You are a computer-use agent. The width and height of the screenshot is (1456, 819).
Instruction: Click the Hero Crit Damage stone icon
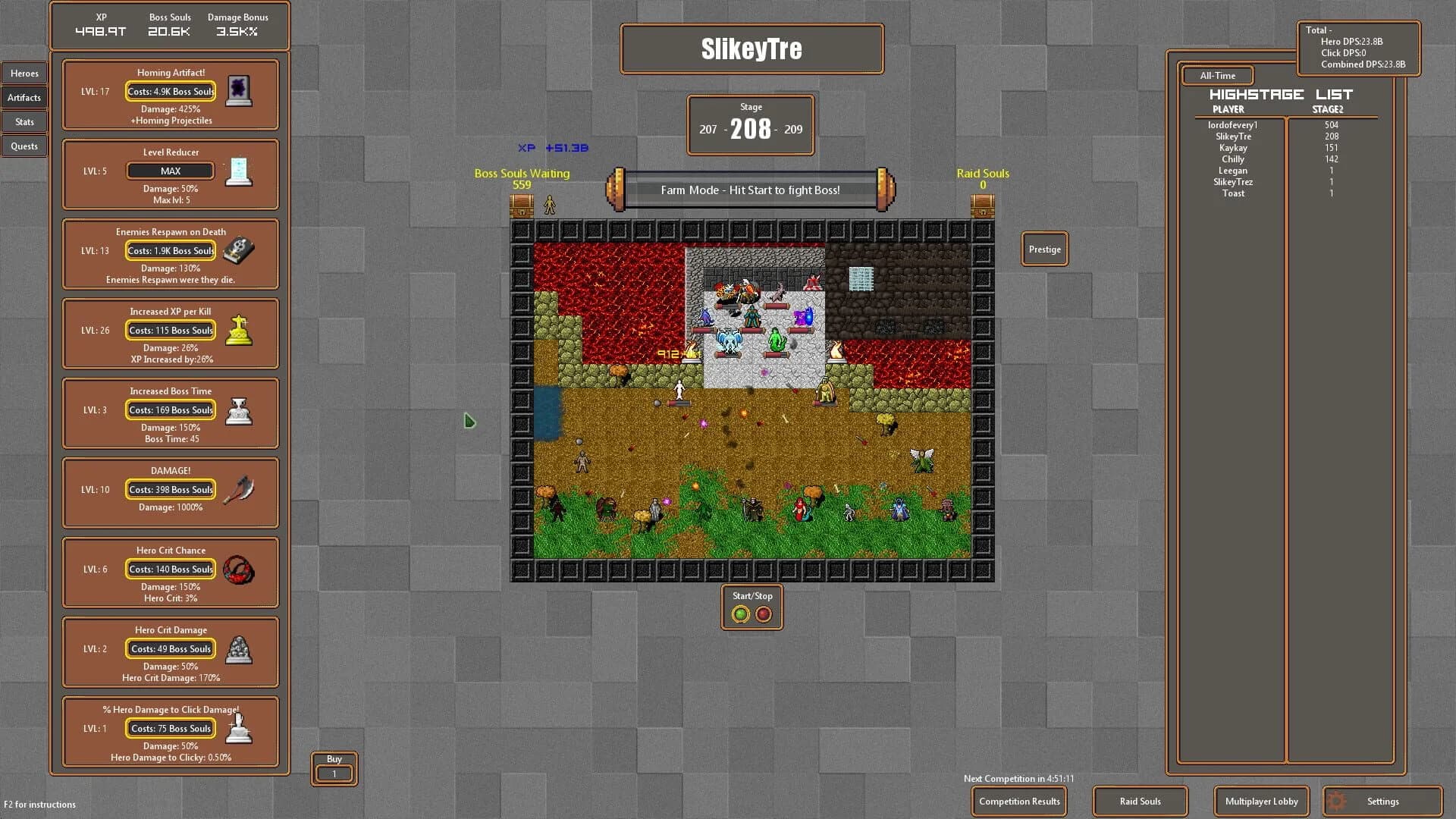point(239,648)
